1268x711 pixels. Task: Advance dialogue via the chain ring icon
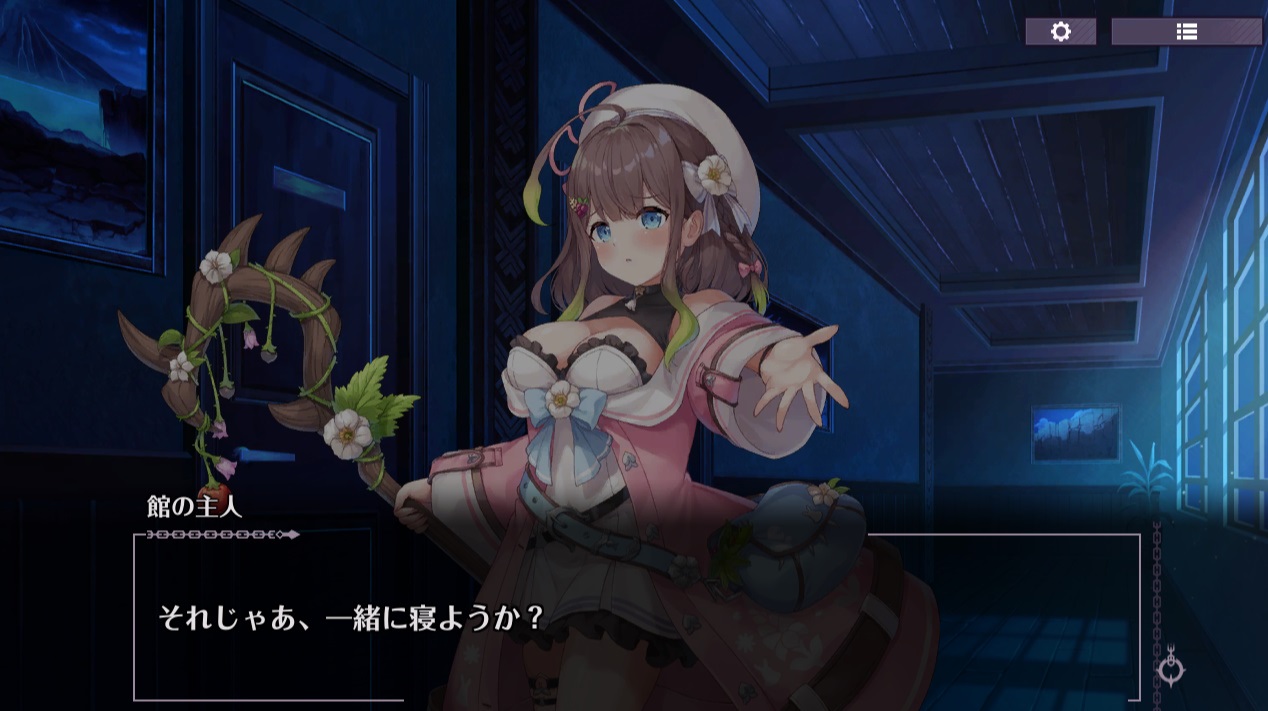1172,669
